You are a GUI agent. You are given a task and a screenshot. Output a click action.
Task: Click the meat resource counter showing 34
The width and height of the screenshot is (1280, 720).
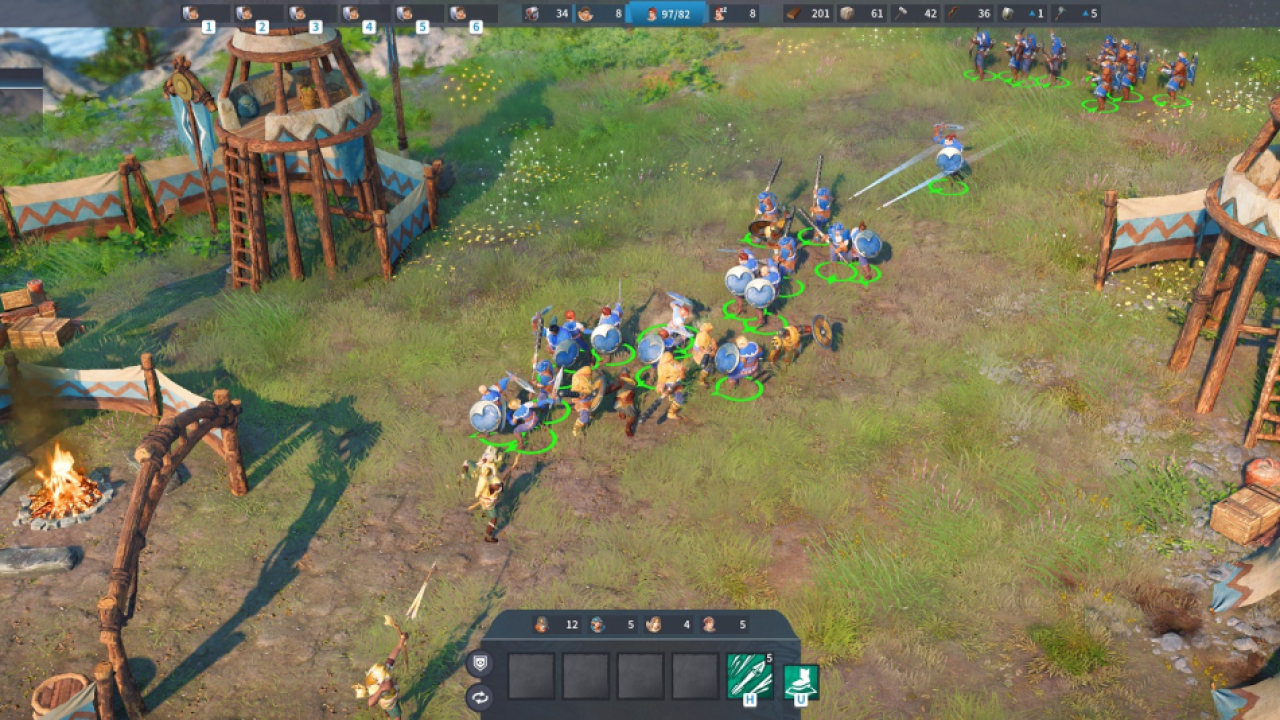coord(545,15)
